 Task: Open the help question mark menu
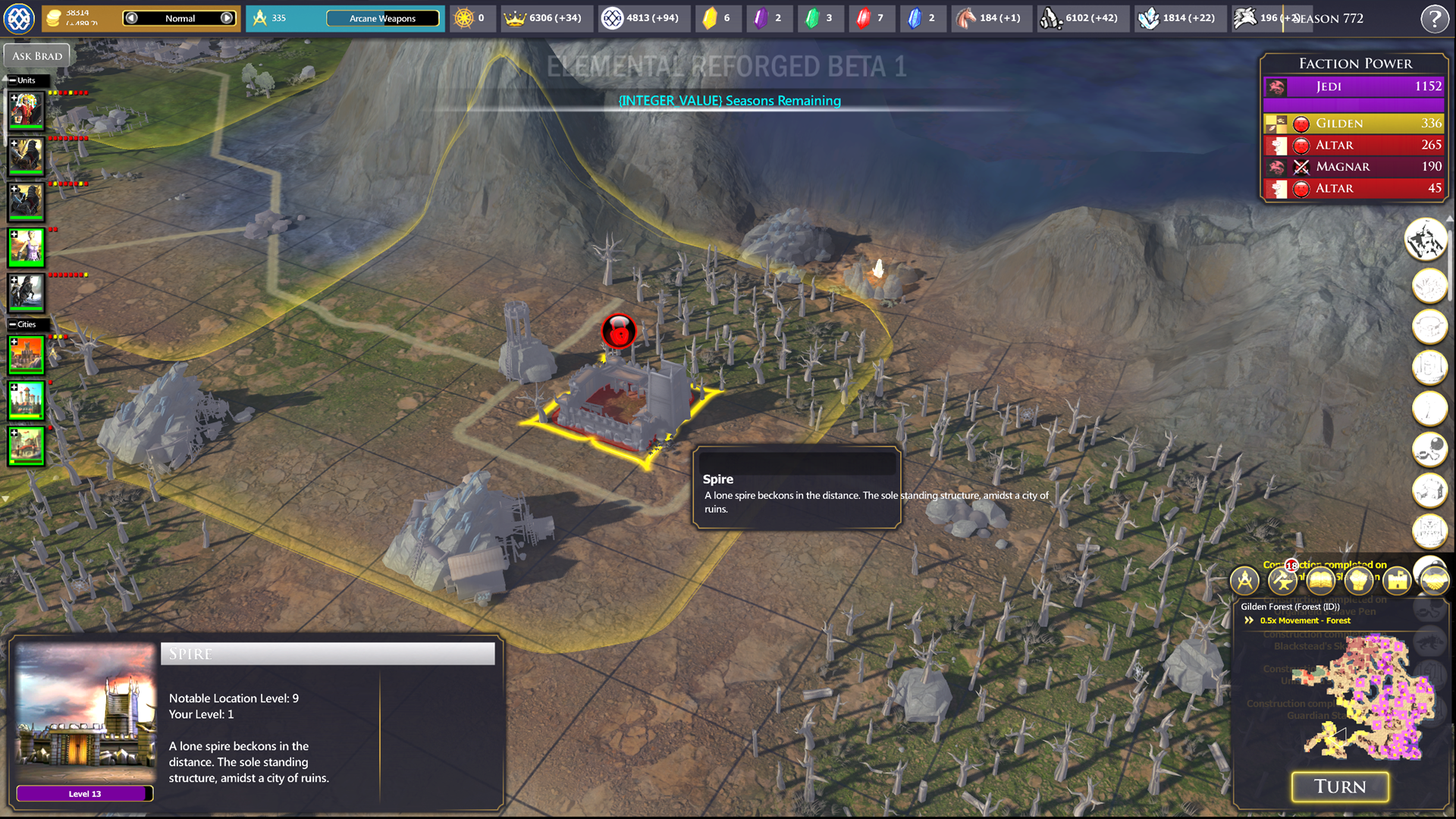click(1434, 18)
